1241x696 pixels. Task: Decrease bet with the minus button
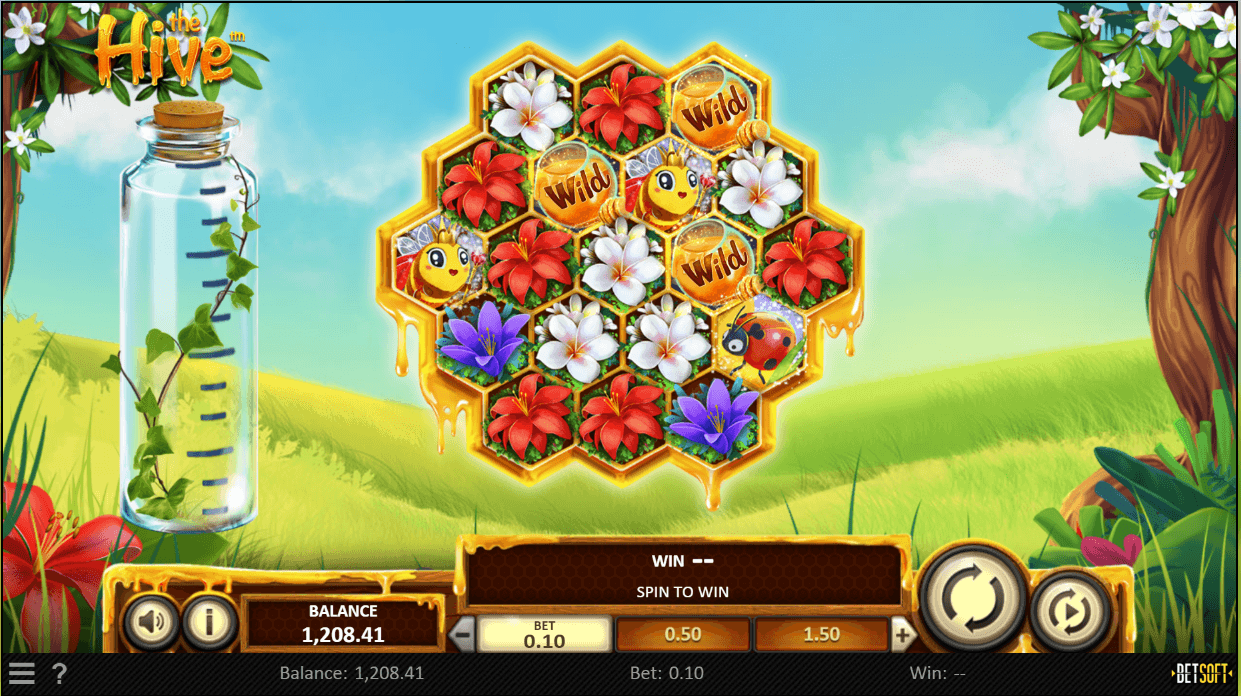click(462, 634)
